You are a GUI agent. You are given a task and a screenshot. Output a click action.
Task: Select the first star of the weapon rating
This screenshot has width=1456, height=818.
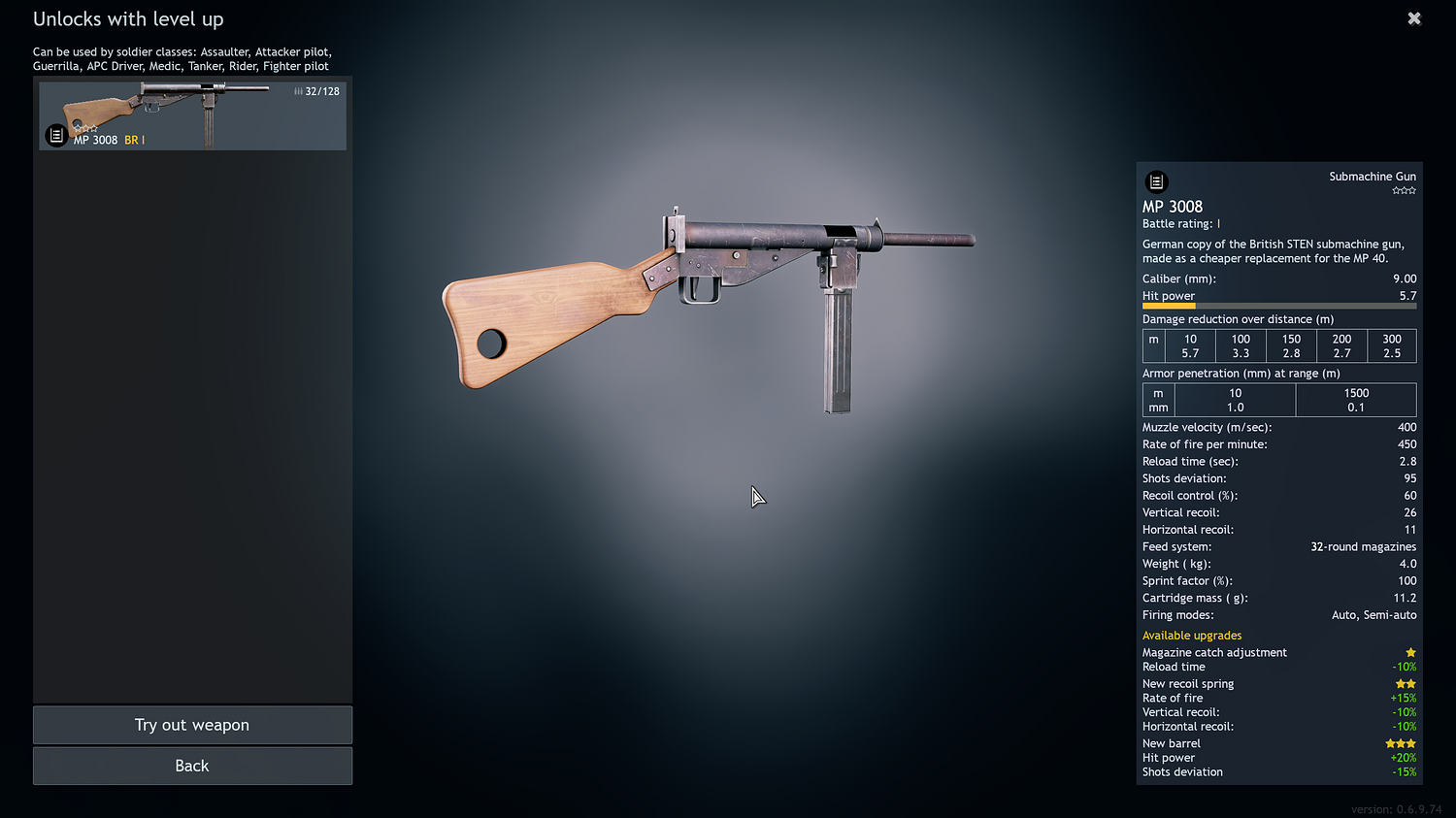[x=1395, y=190]
